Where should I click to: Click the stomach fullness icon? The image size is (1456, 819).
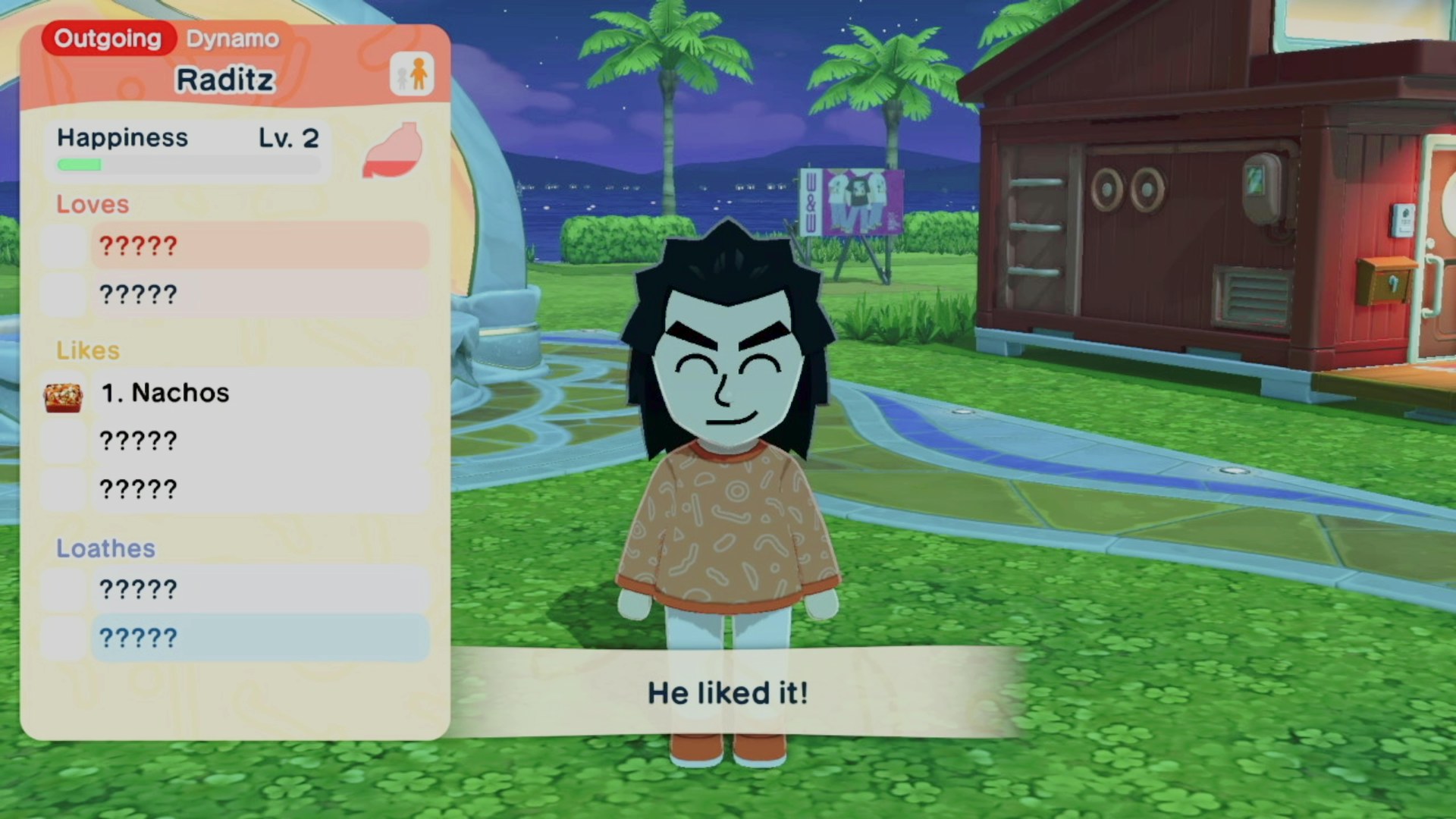click(x=392, y=150)
